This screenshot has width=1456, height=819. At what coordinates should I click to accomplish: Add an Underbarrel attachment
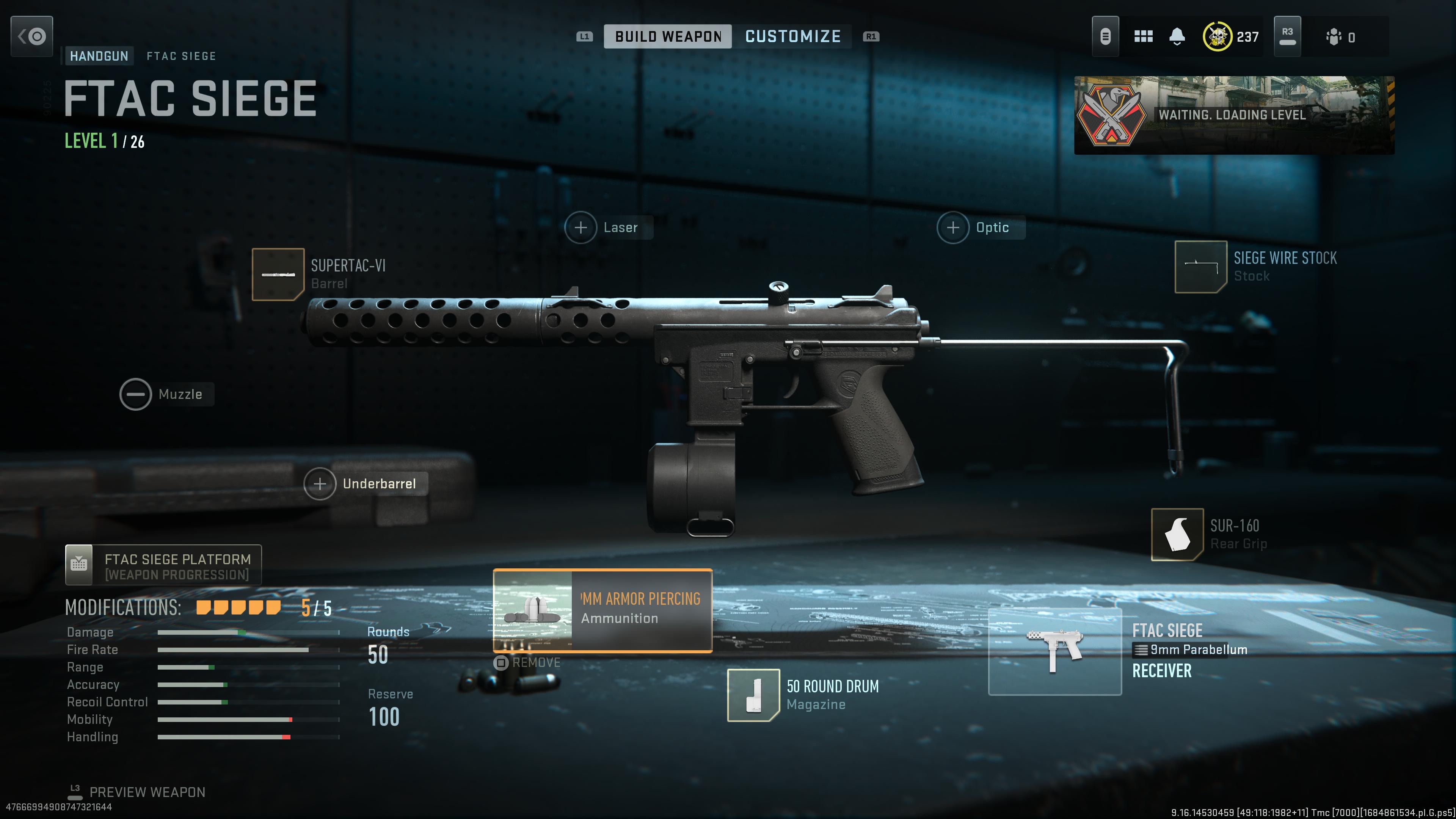(319, 483)
